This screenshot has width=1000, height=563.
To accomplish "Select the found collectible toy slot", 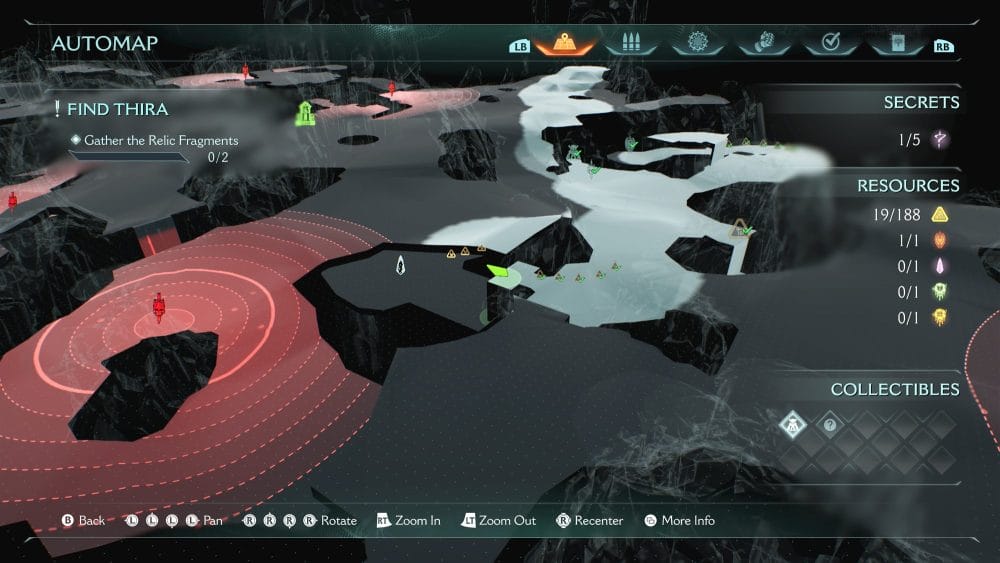I will [794, 424].
